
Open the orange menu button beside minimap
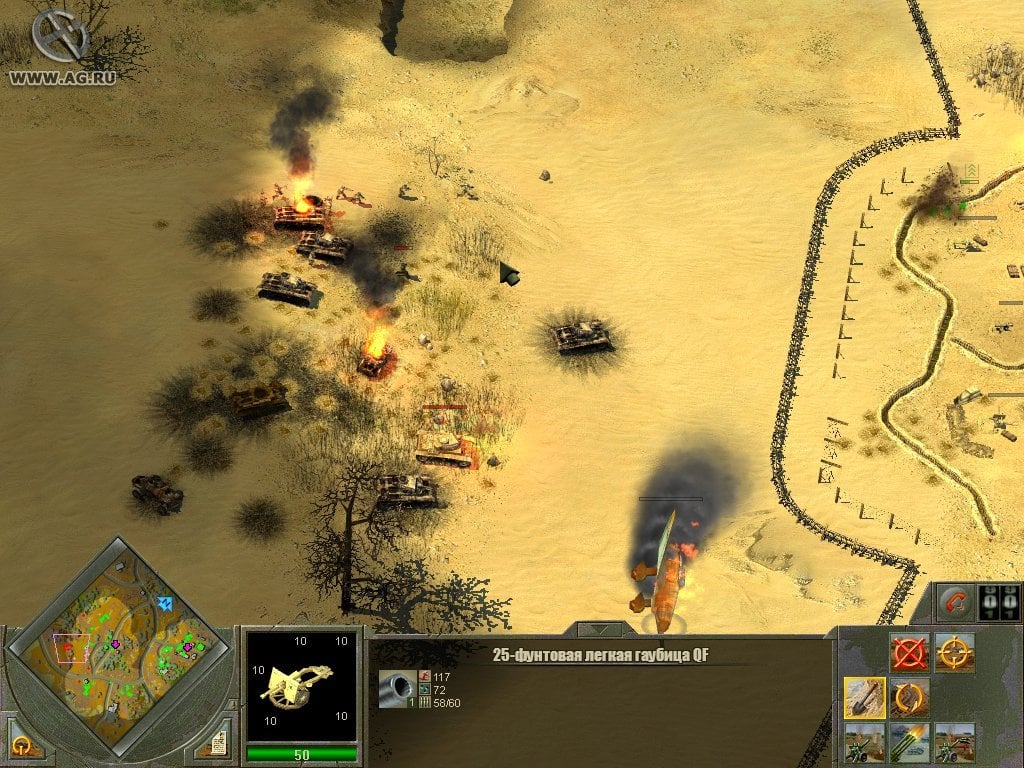pos(22,746)
